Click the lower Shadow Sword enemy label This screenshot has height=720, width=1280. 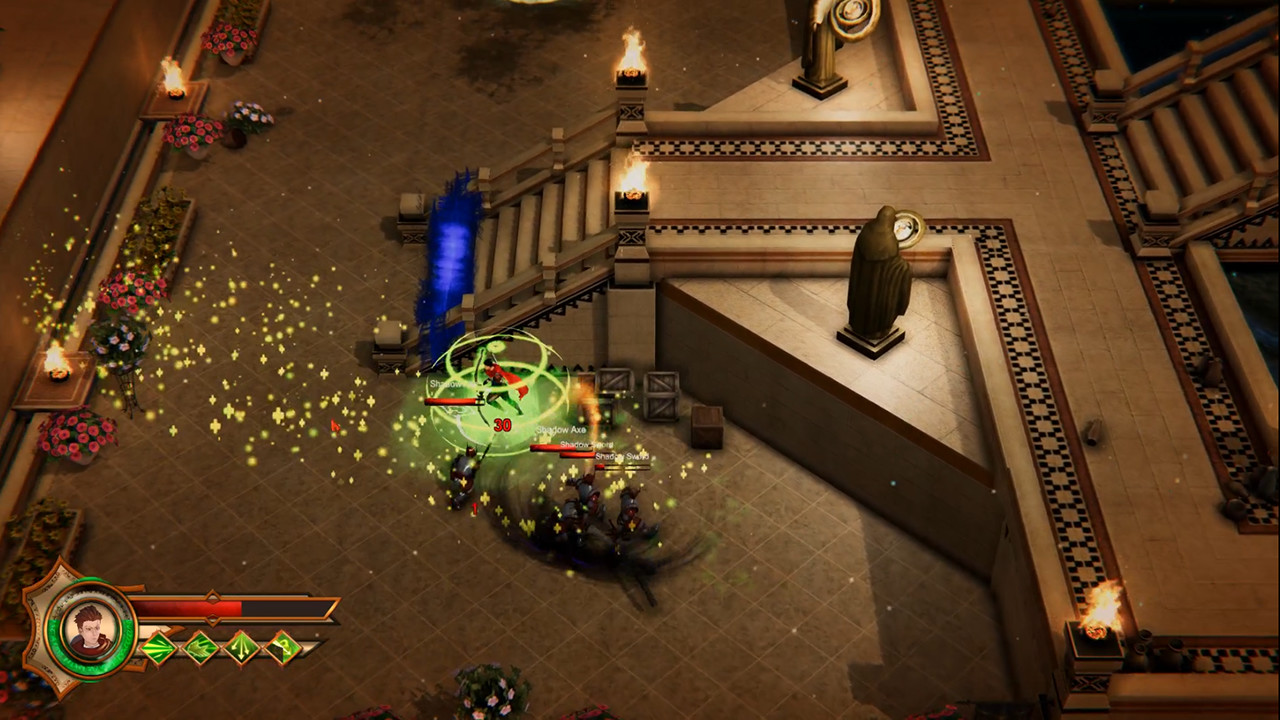point(622,456)
